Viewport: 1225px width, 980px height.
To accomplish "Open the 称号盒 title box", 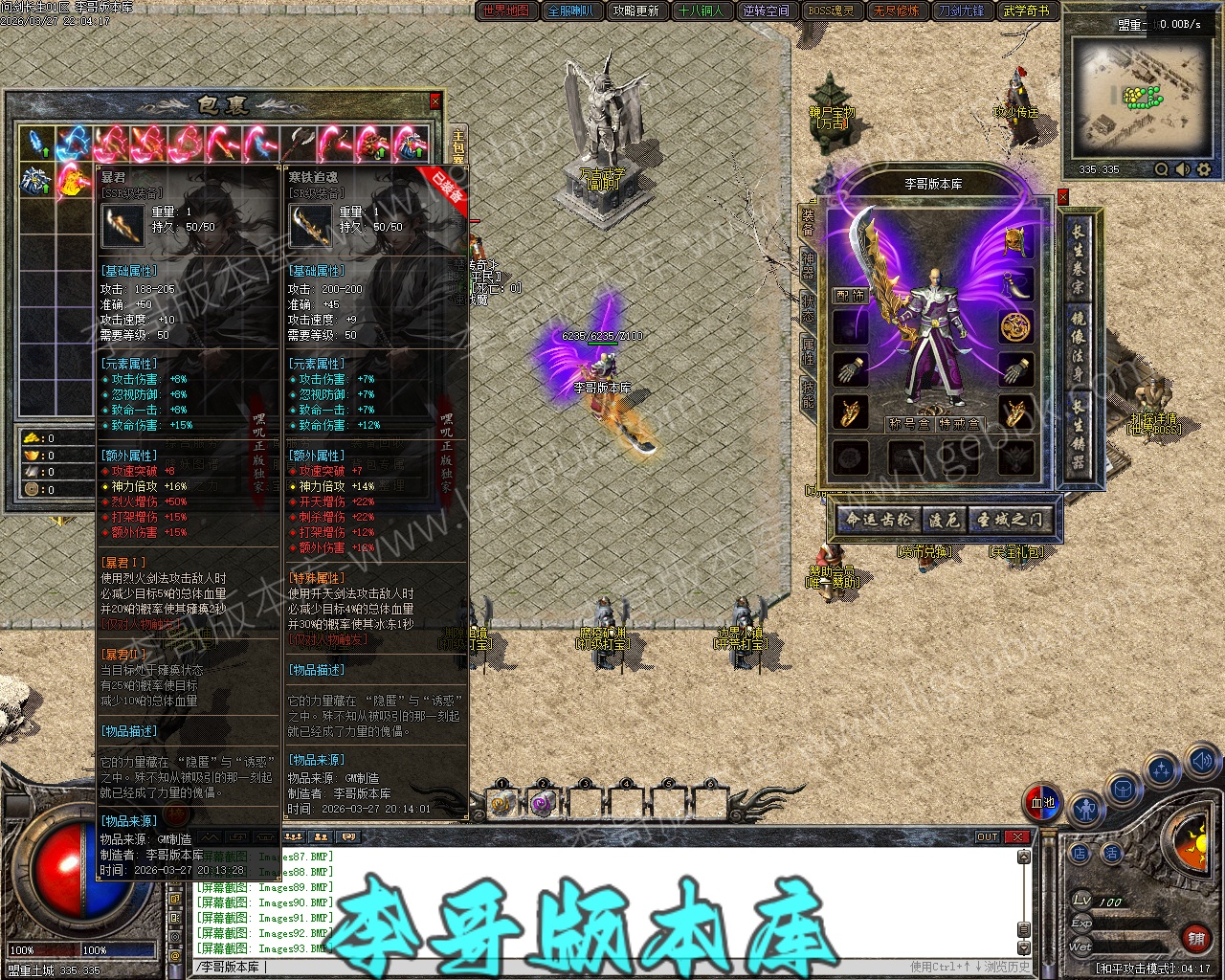I will pyautogui.click(x=909, y=423).
